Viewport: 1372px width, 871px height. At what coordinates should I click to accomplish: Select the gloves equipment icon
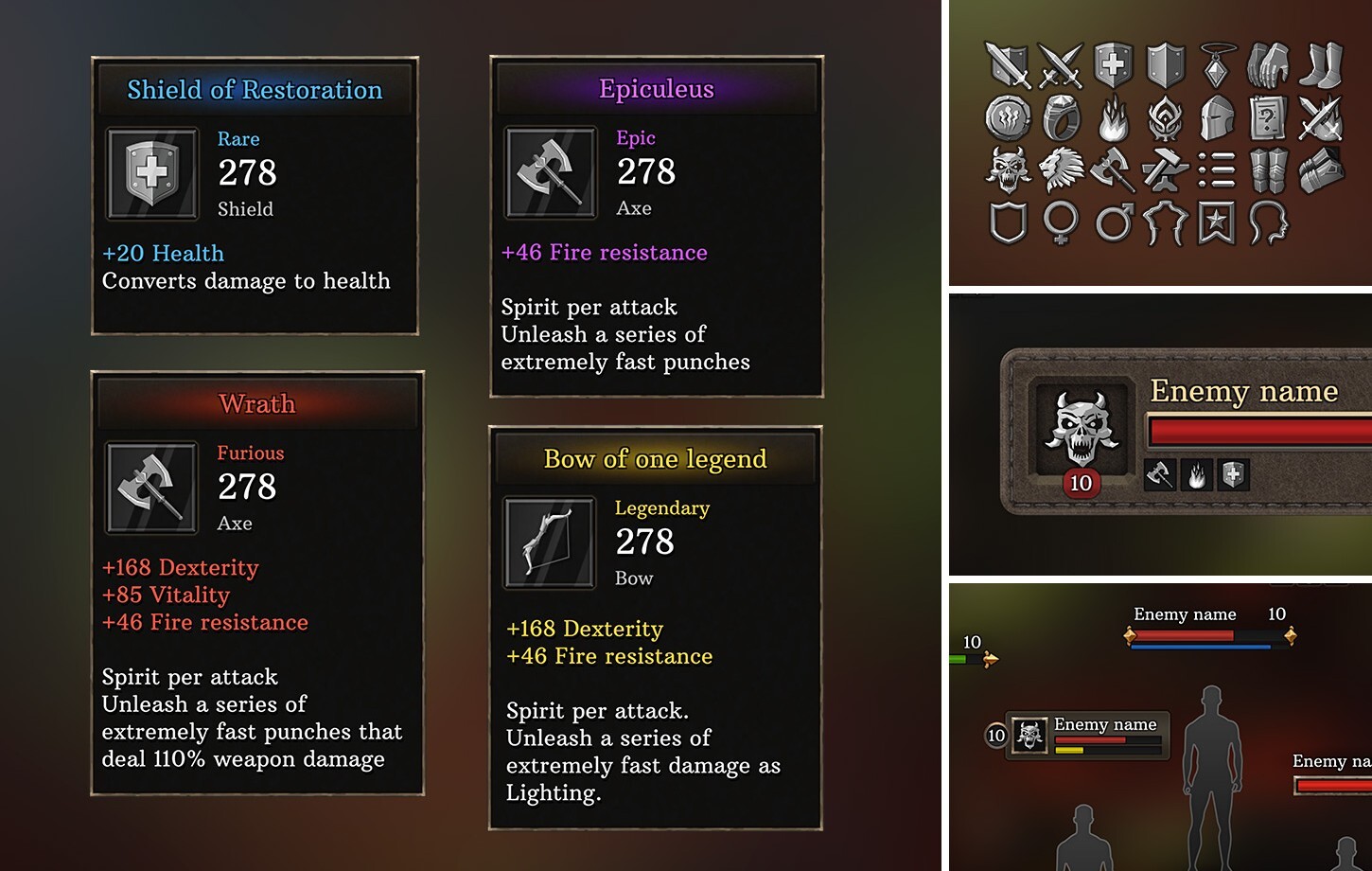click(1268, 66)
